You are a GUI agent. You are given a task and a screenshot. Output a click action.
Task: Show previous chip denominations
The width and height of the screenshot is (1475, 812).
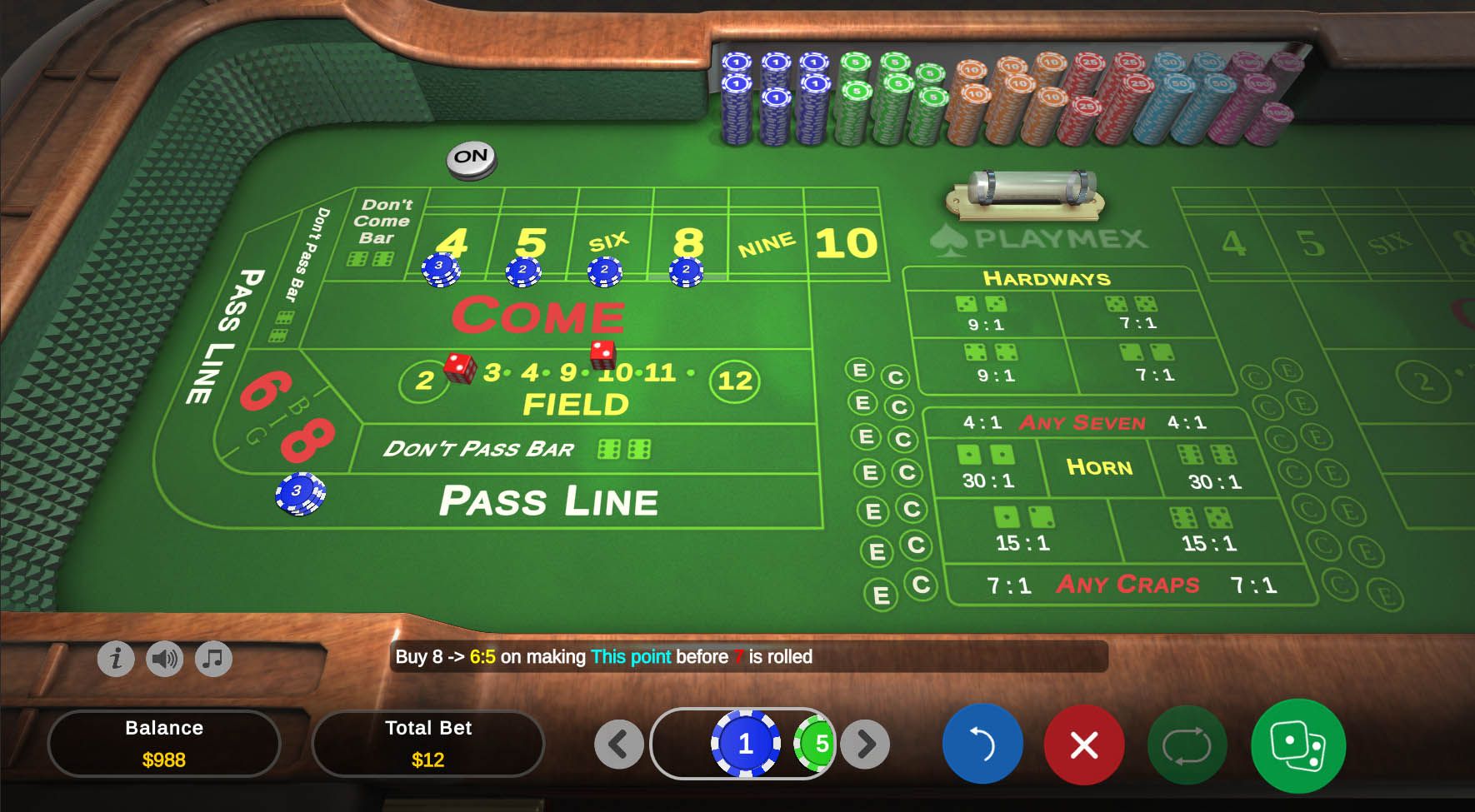(618, 744)
